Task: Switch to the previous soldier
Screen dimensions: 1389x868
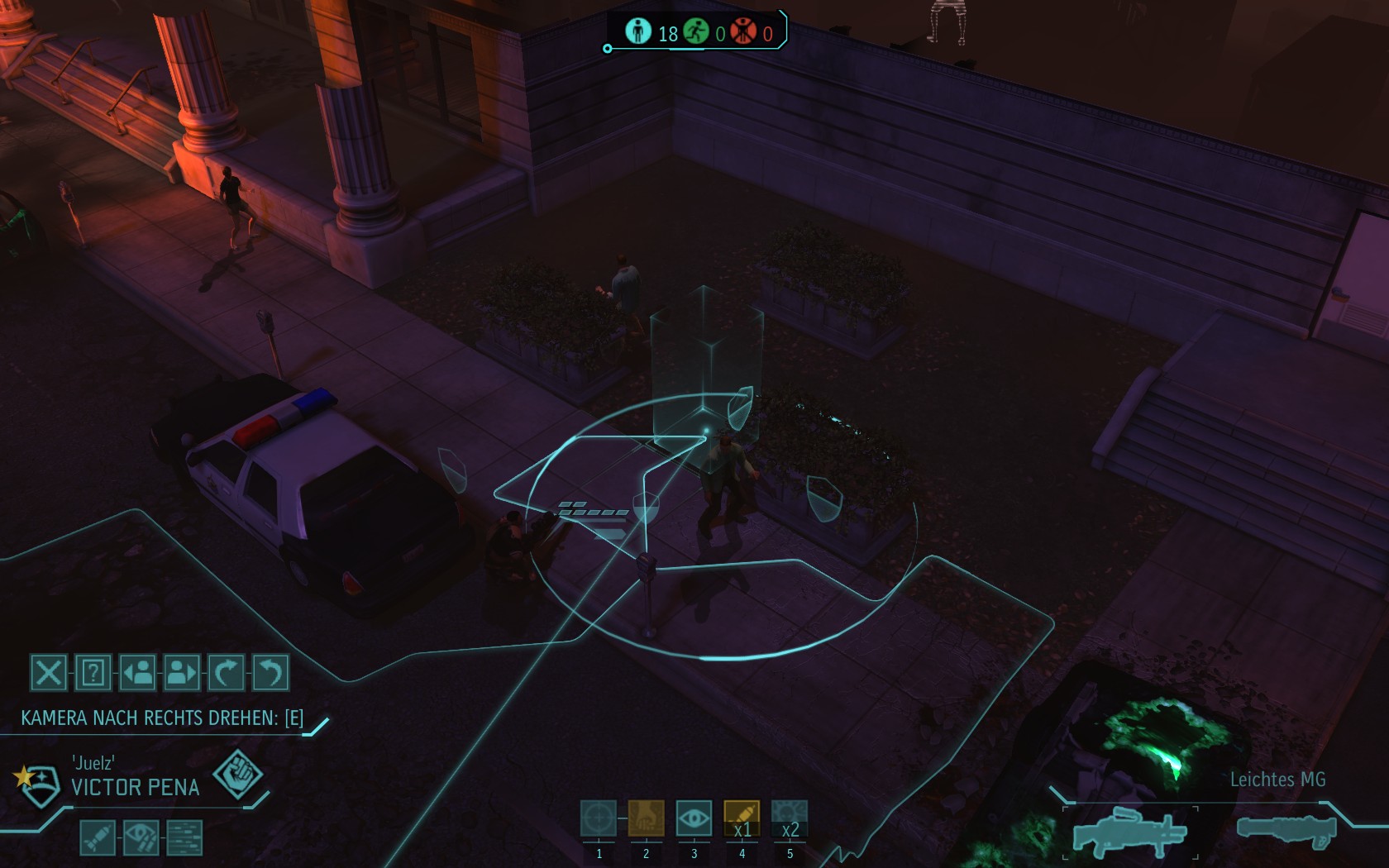Action: pyautogui.click(x=137, y=673)
